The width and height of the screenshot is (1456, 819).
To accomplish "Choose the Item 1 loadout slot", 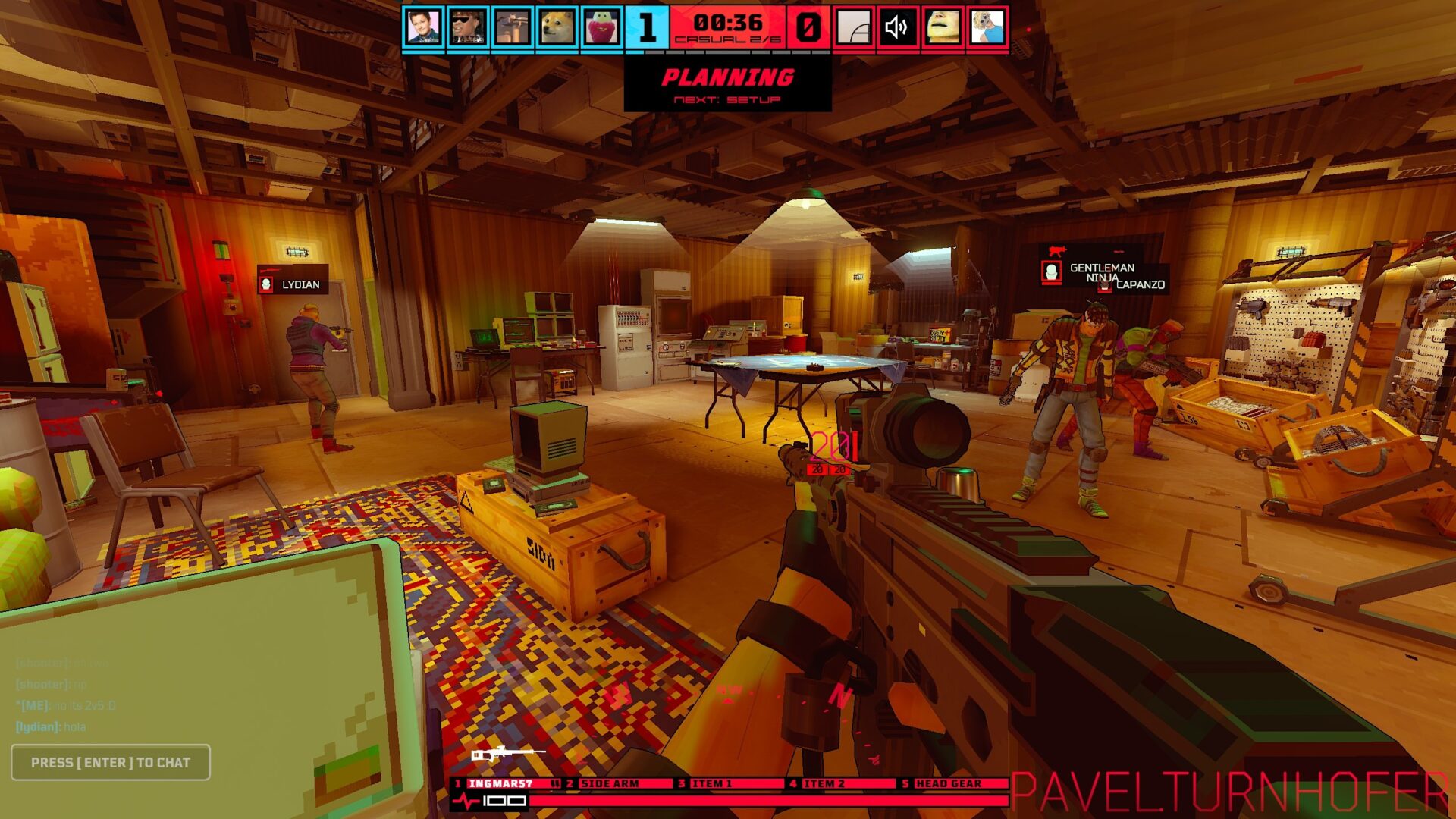I will point(730,783).
